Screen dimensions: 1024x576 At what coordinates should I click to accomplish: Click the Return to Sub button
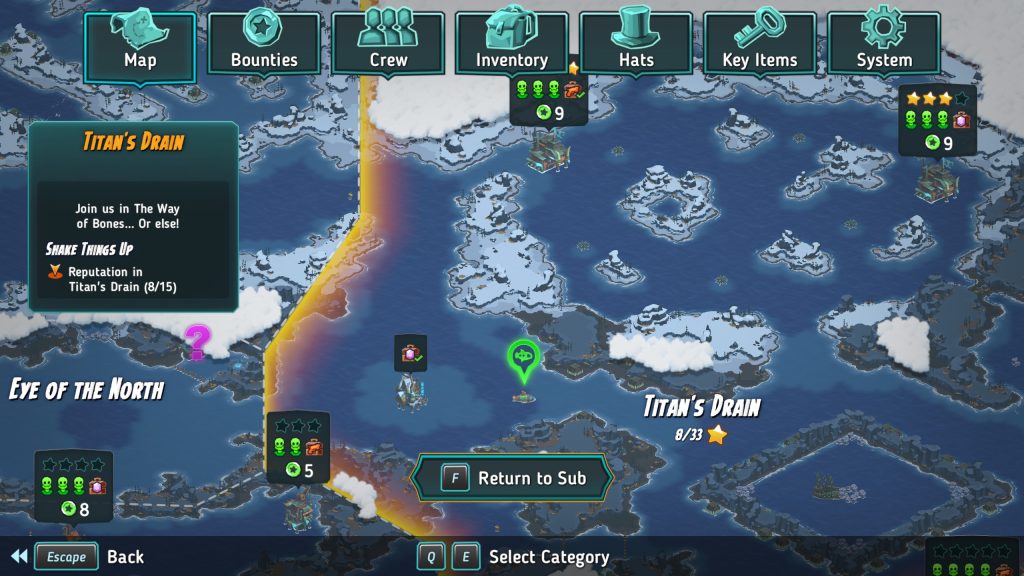513,478
